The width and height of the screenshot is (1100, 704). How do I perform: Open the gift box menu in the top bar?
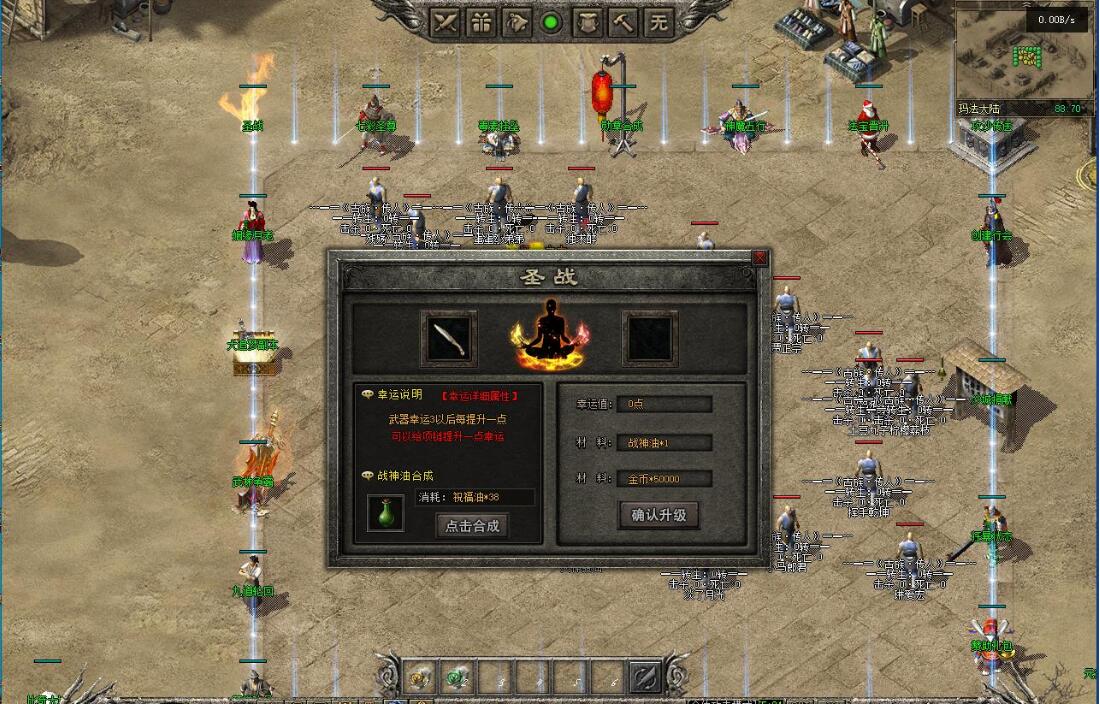481,22
